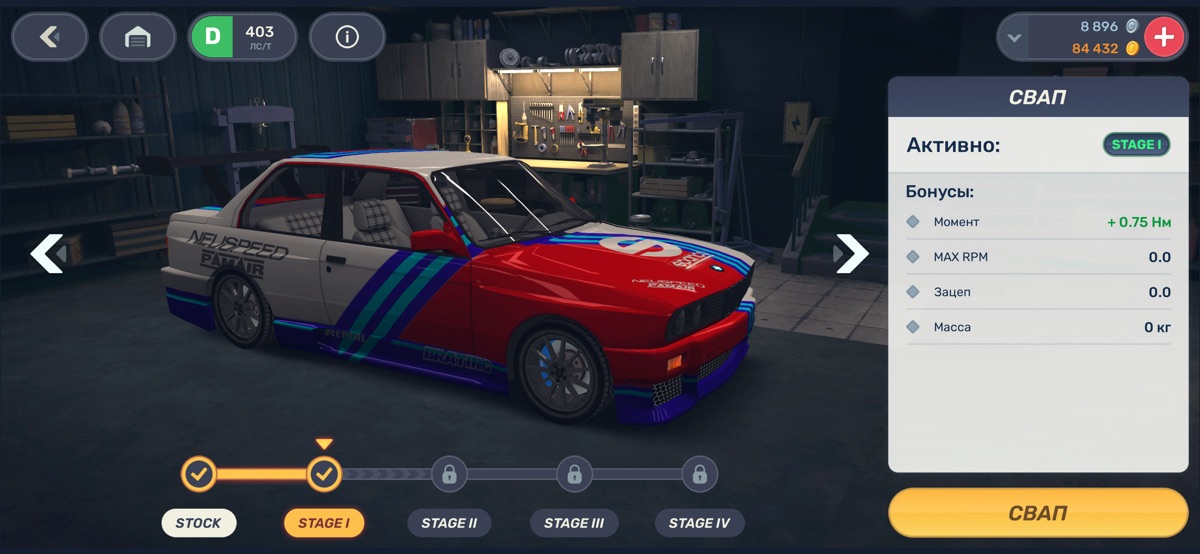Choose the STAGE I upgrade label
This screenshot has height=554, width=1200.
(x=324, y=523)
